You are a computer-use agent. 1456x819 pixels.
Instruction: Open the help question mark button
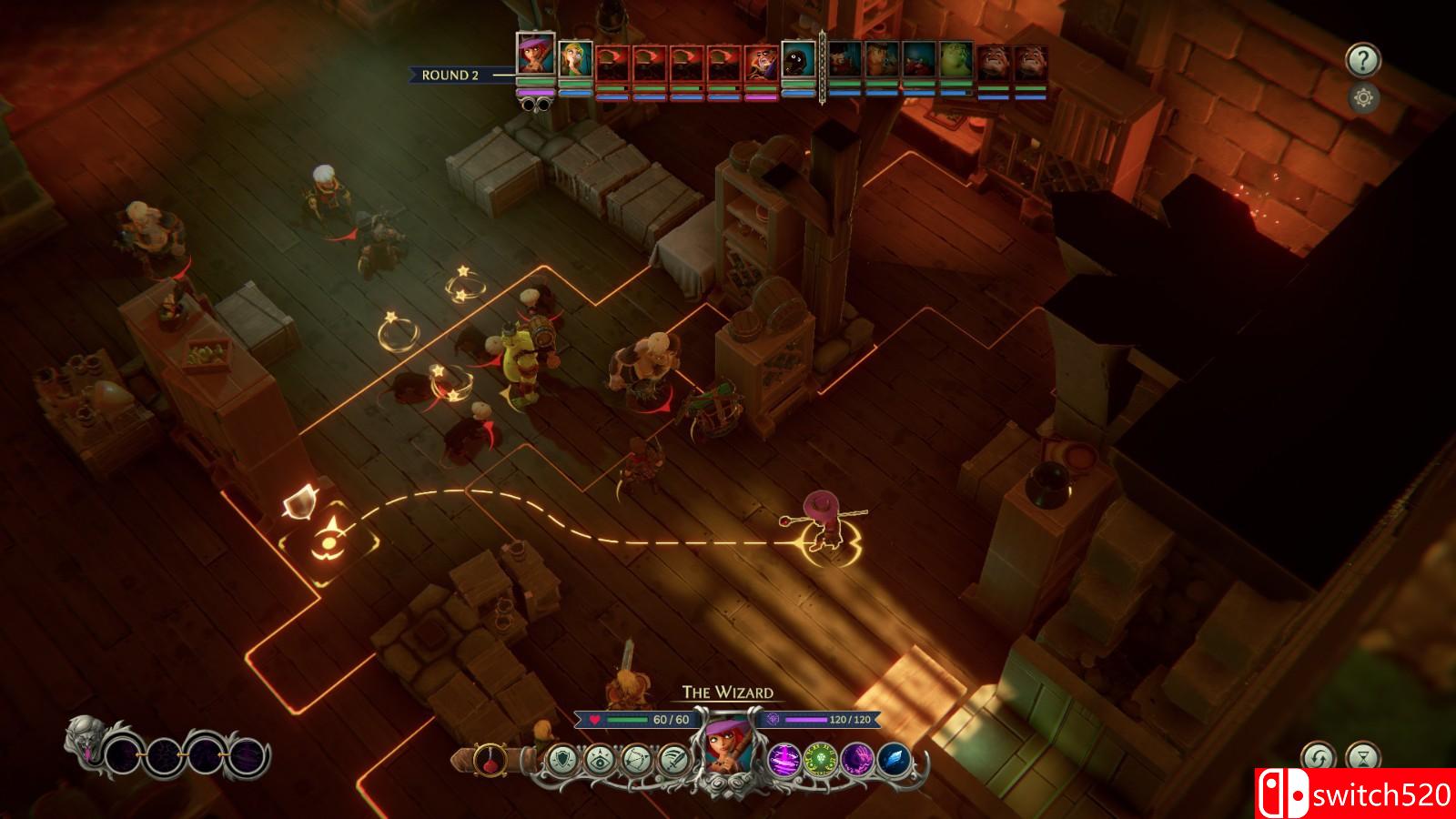pyautogui.click(x=1362, y=61)
